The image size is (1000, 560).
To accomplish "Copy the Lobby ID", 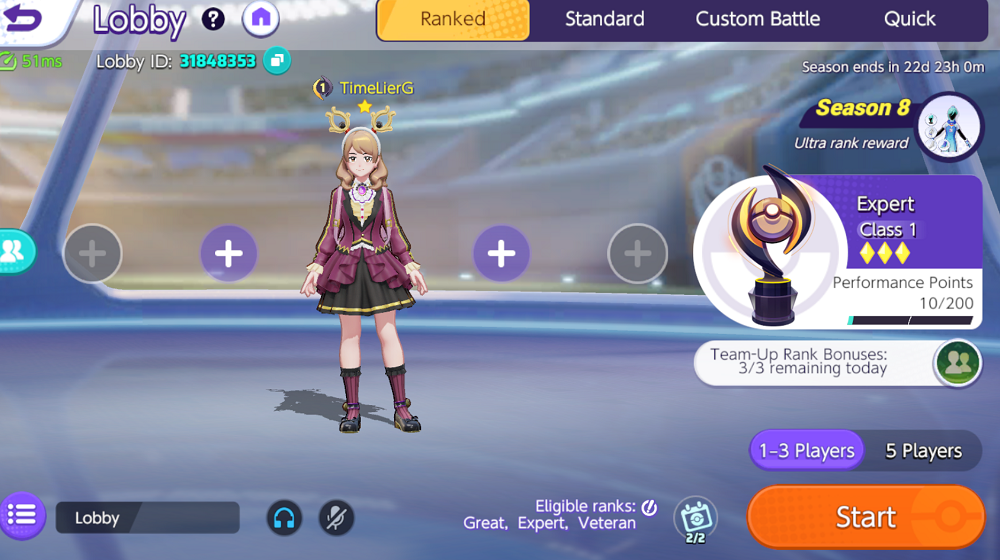I will coord(277,61).
